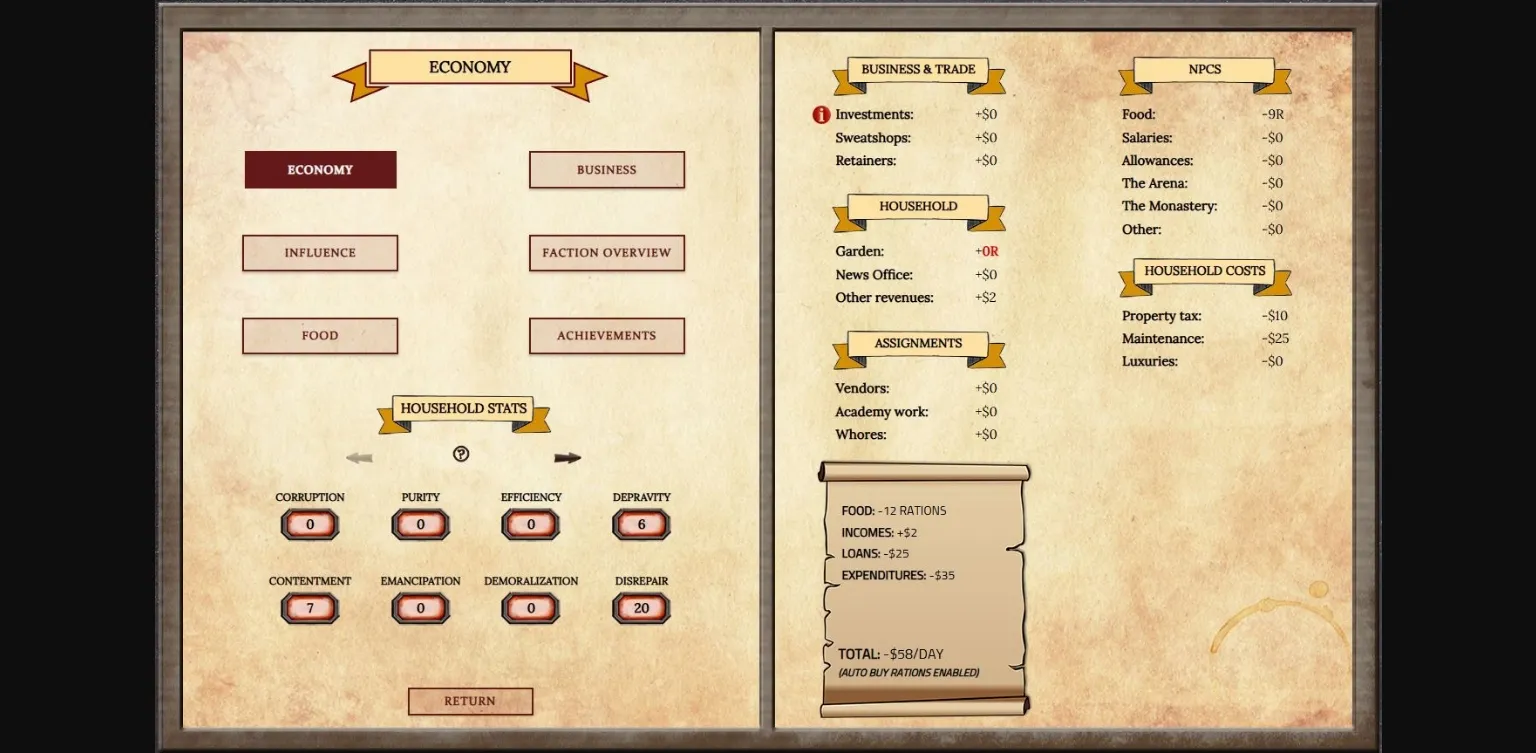The height and width of the screenshot is (753, 1536).
Task: Click the Purity stat badge
Action: click(420, 523)
